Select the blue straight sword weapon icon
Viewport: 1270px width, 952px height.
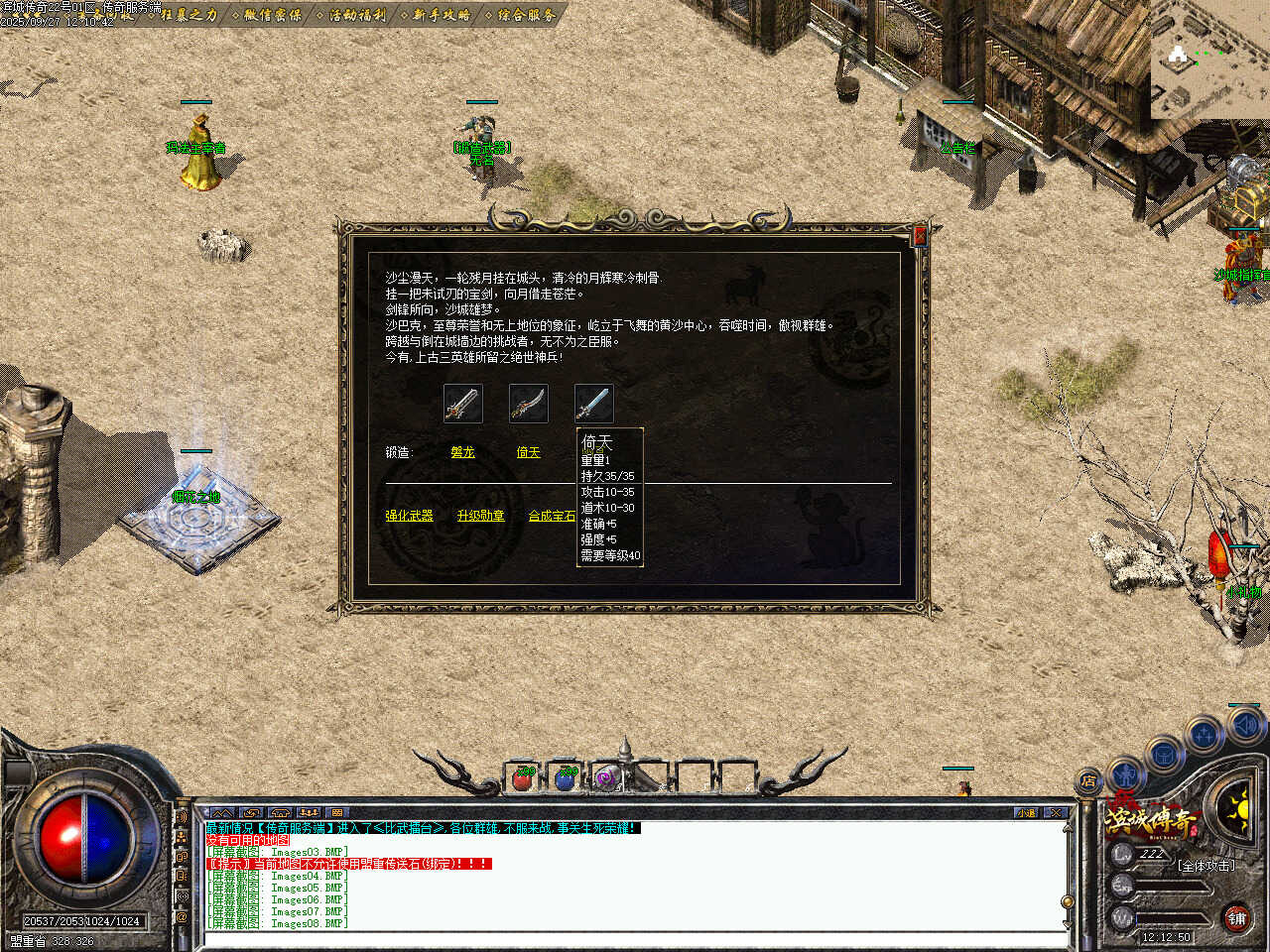(594, 404)
